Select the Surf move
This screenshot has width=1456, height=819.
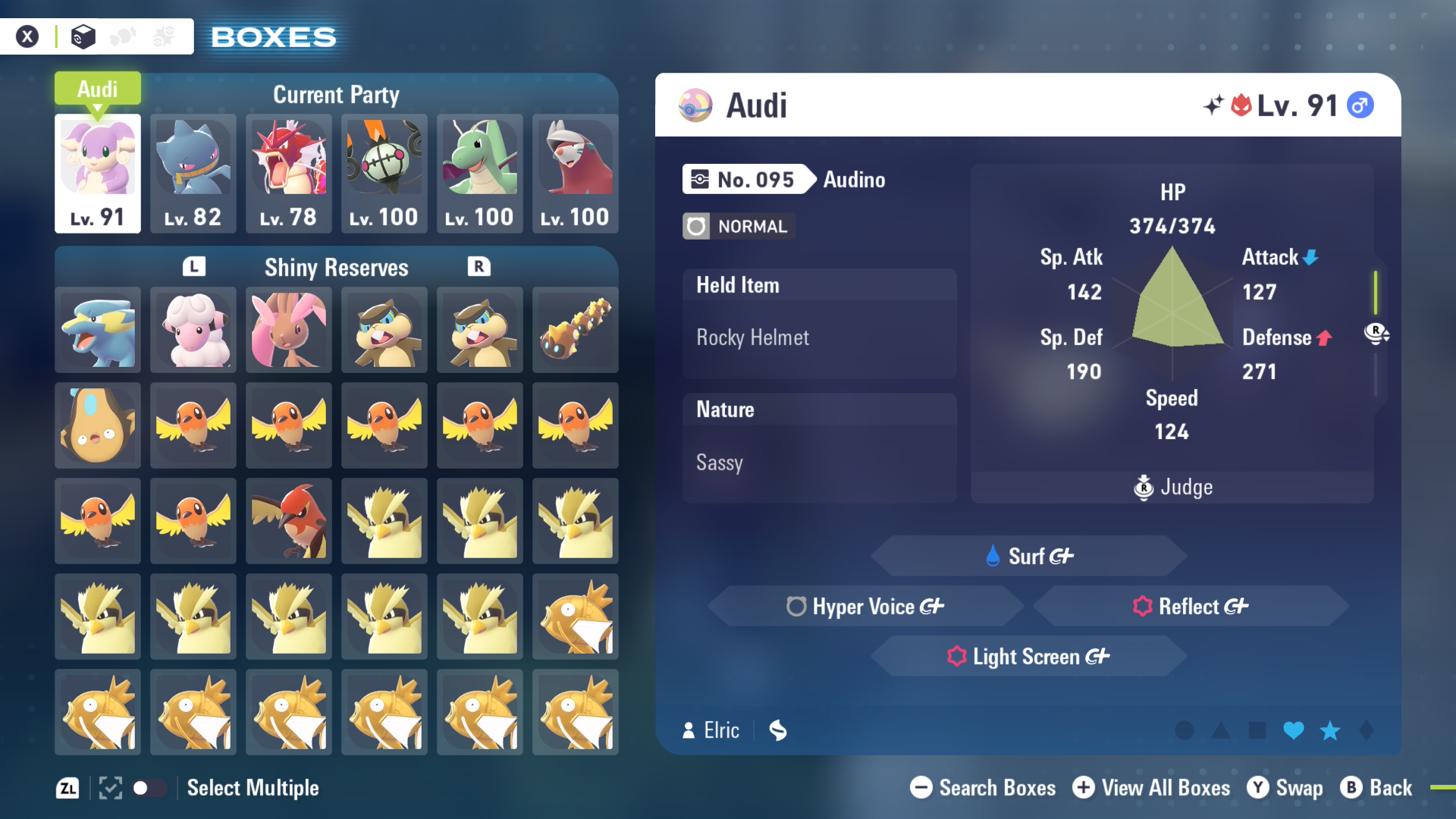click(x=1029, y=556)
